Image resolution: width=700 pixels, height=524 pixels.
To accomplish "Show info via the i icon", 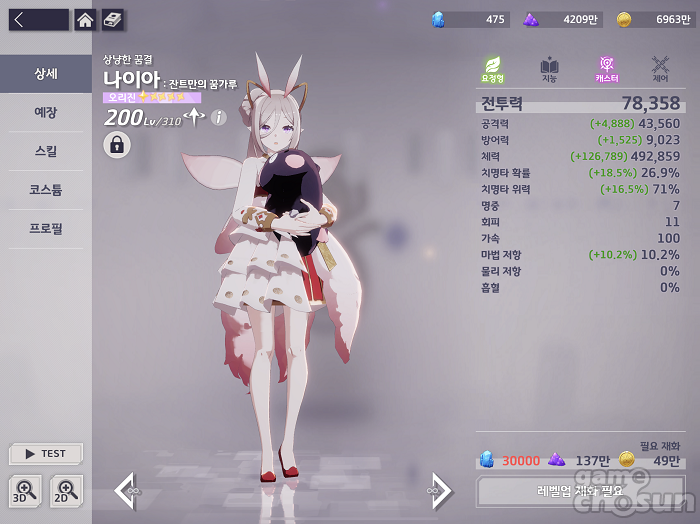I will coord(218,117).
